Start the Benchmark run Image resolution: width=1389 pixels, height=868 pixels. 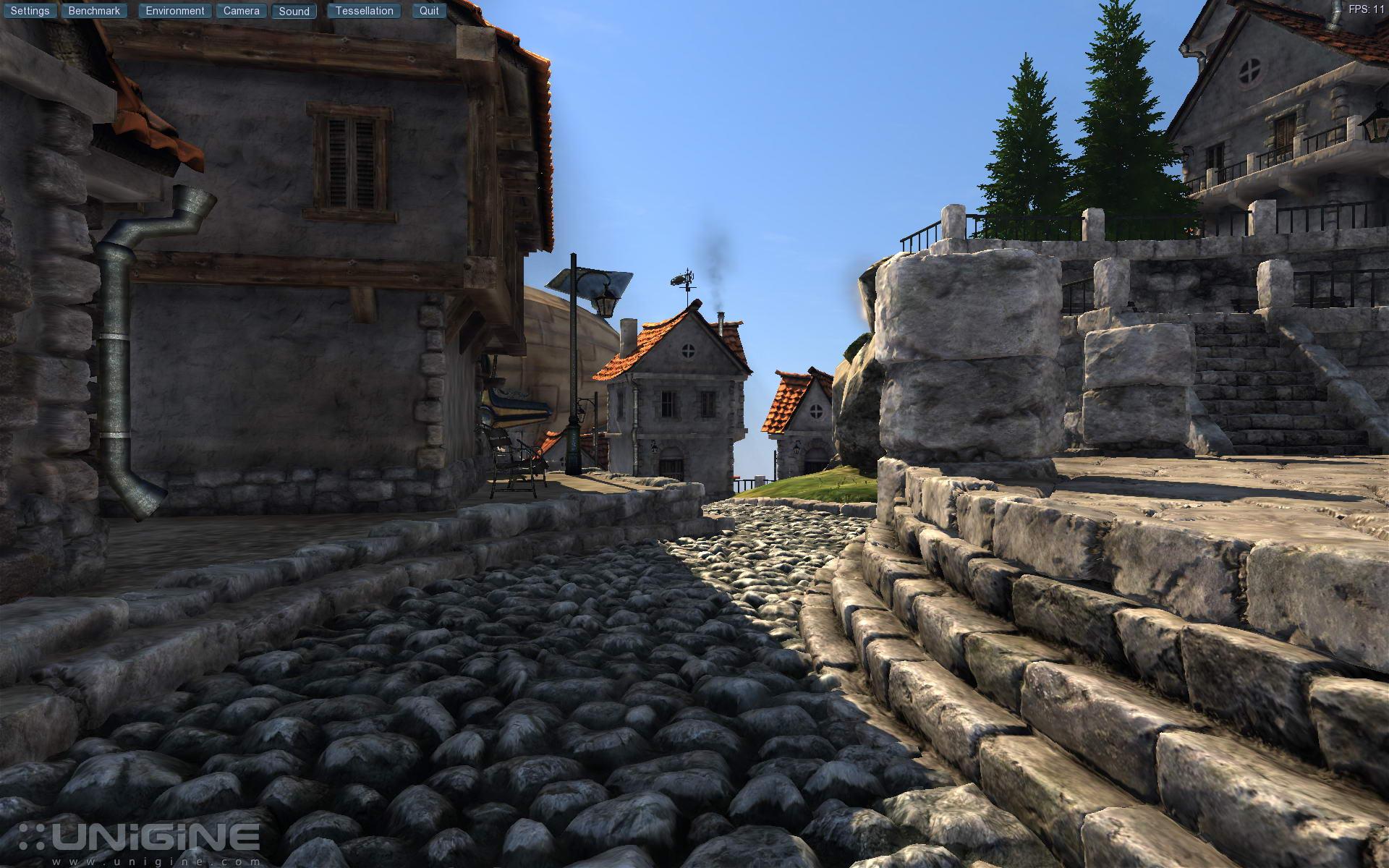pos(94,11)
